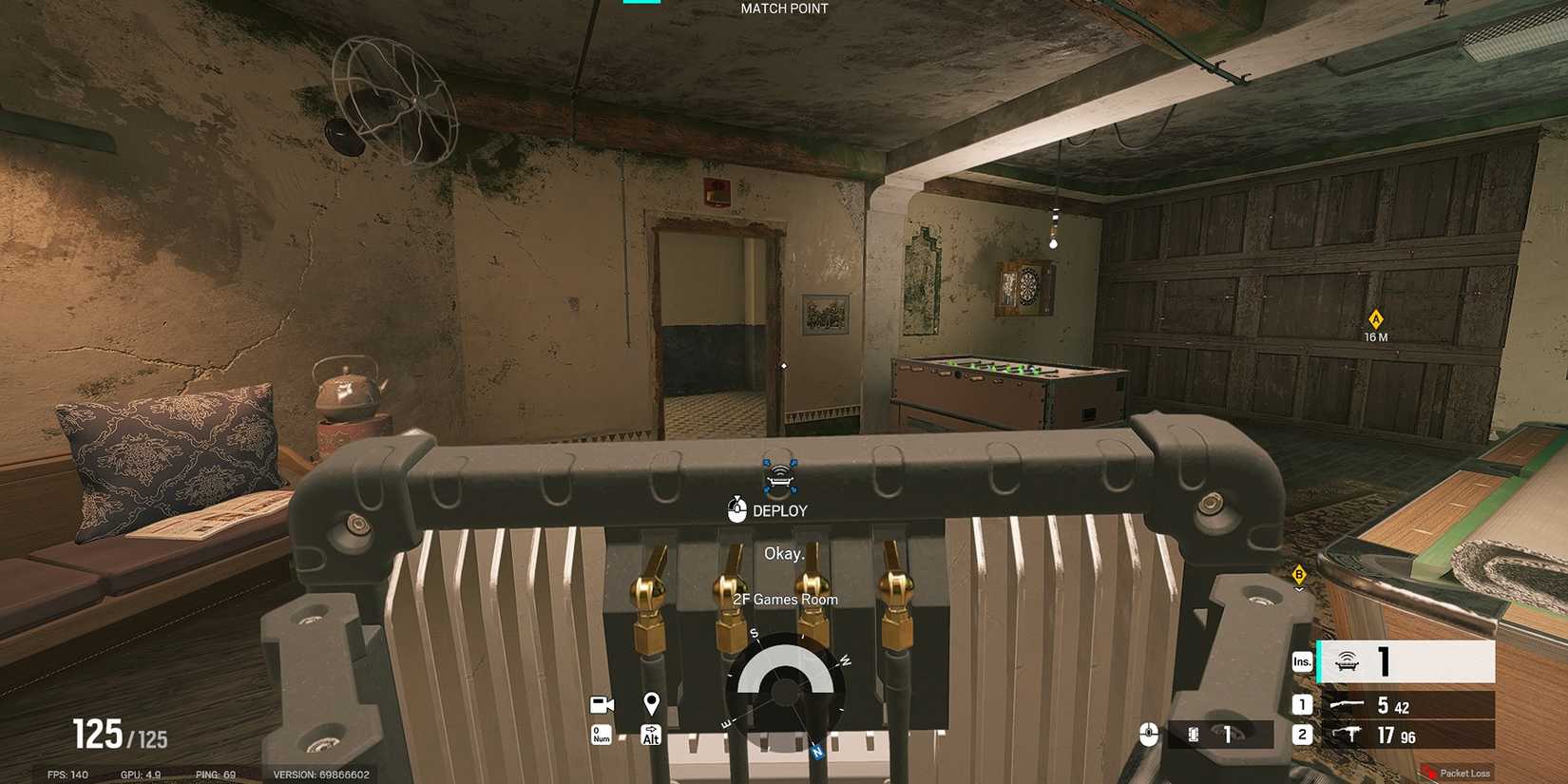1568x784 pixels.
Task: Select the camera spectate icon labeled 0 Num
Action: tap(600, 703)
